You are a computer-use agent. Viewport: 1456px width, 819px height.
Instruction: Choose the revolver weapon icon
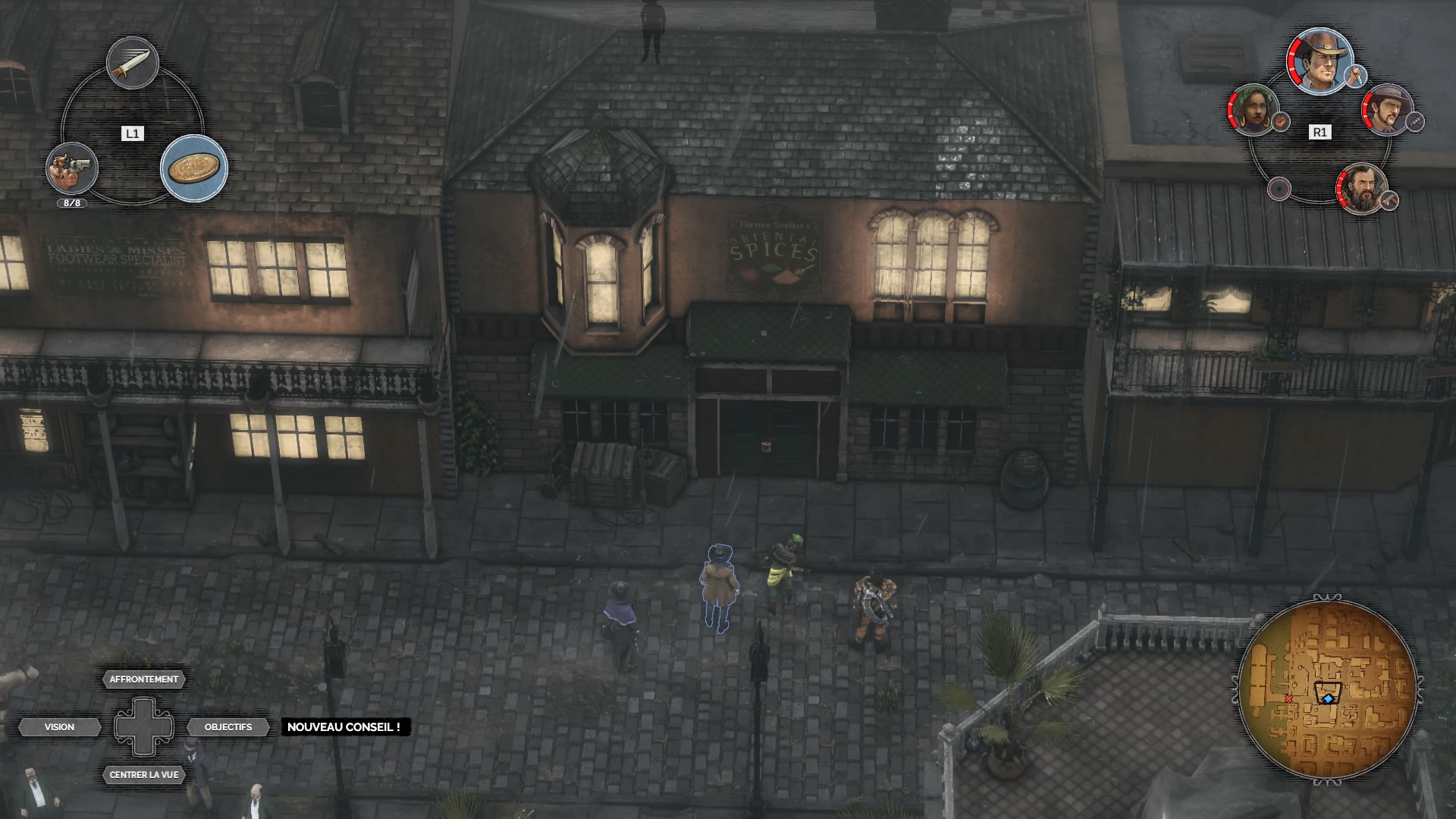click(x=72, y=168)
